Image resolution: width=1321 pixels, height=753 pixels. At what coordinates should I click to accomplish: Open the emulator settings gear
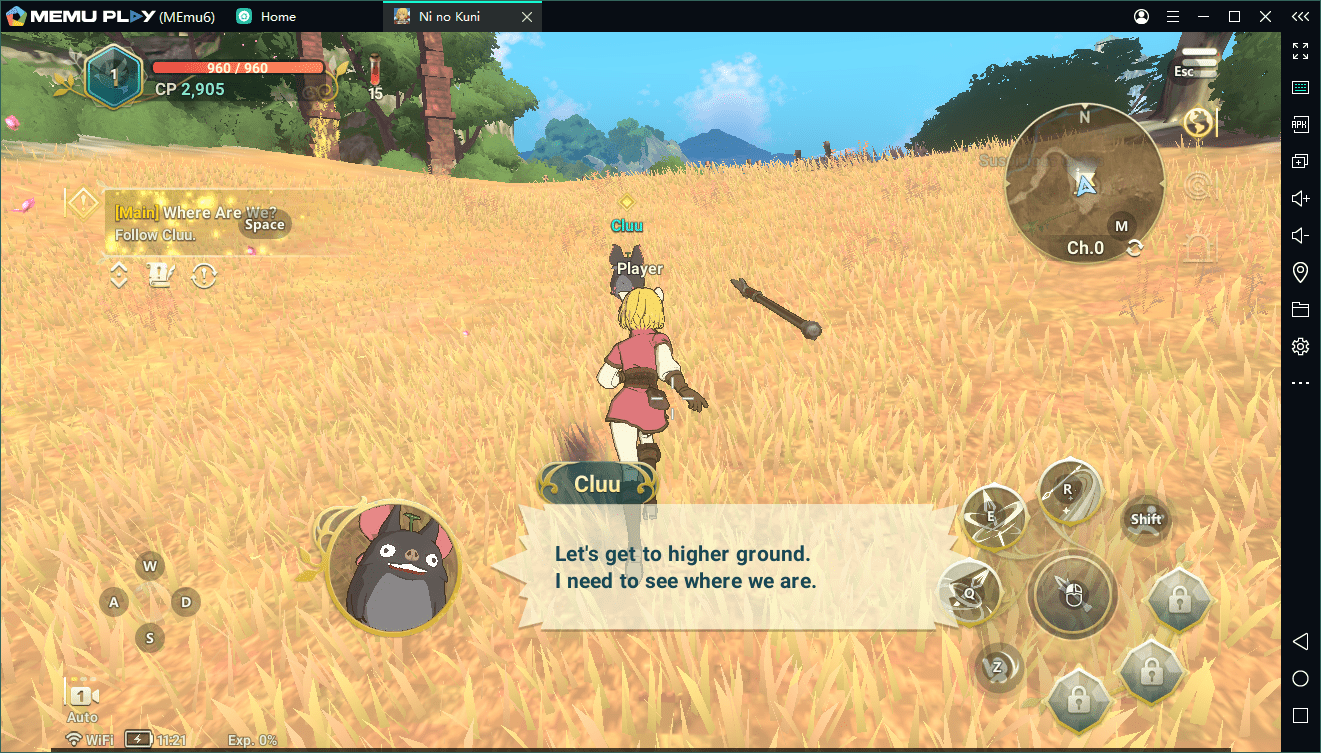click(1300, 346)
